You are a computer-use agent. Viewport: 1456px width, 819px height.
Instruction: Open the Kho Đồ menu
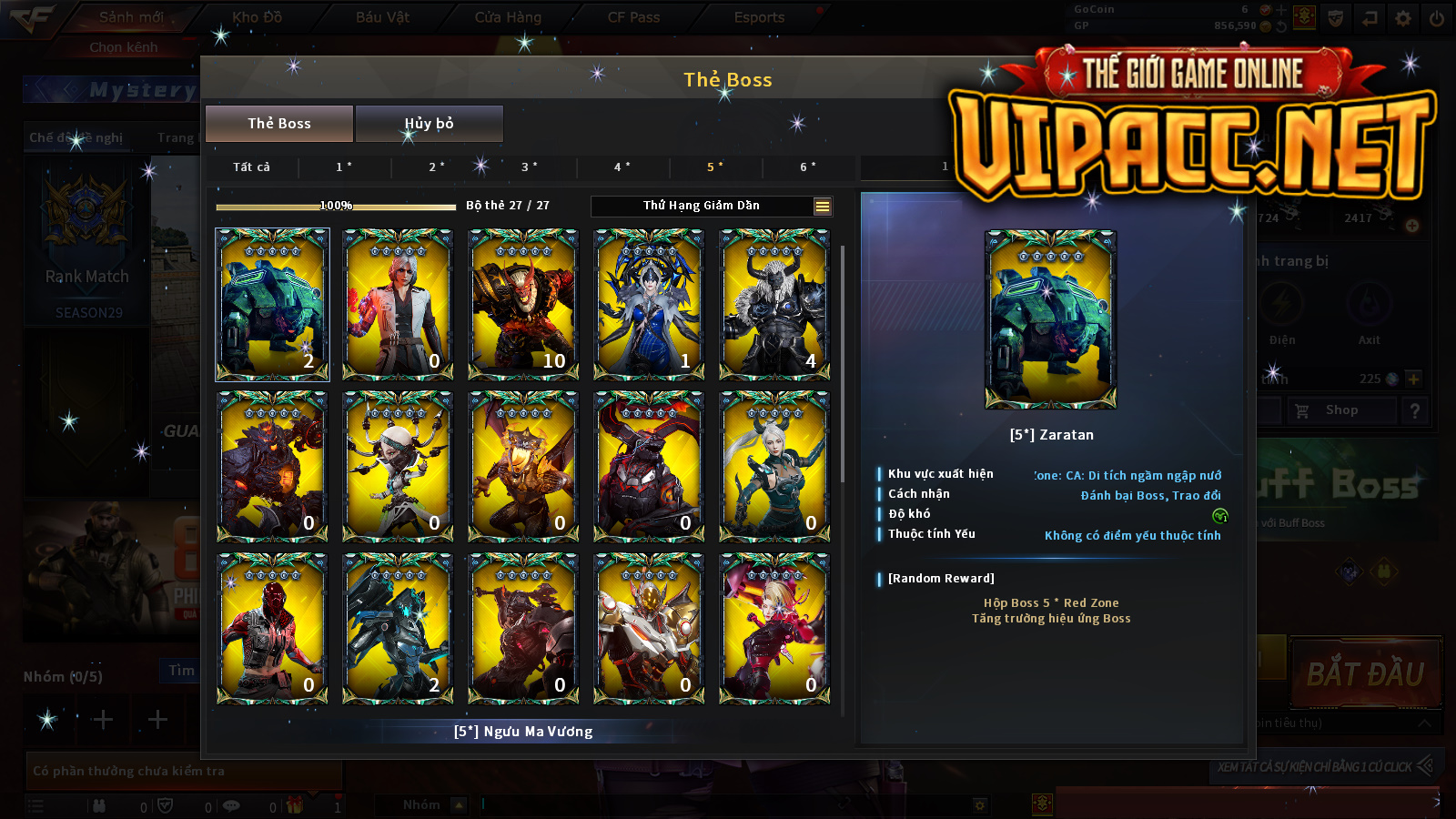coord(258,17)
